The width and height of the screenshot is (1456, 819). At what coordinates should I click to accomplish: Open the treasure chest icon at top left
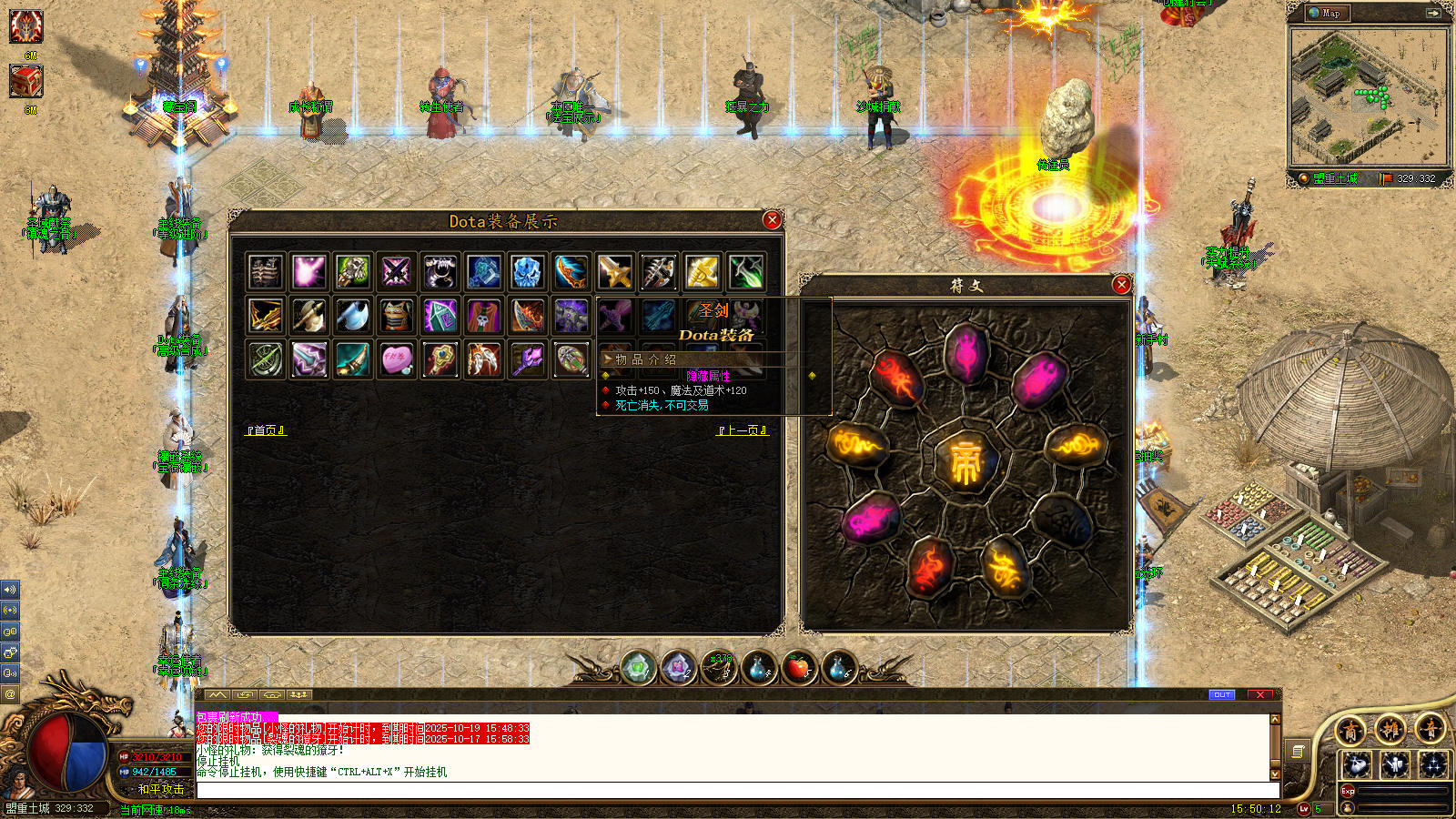(25, 82)
